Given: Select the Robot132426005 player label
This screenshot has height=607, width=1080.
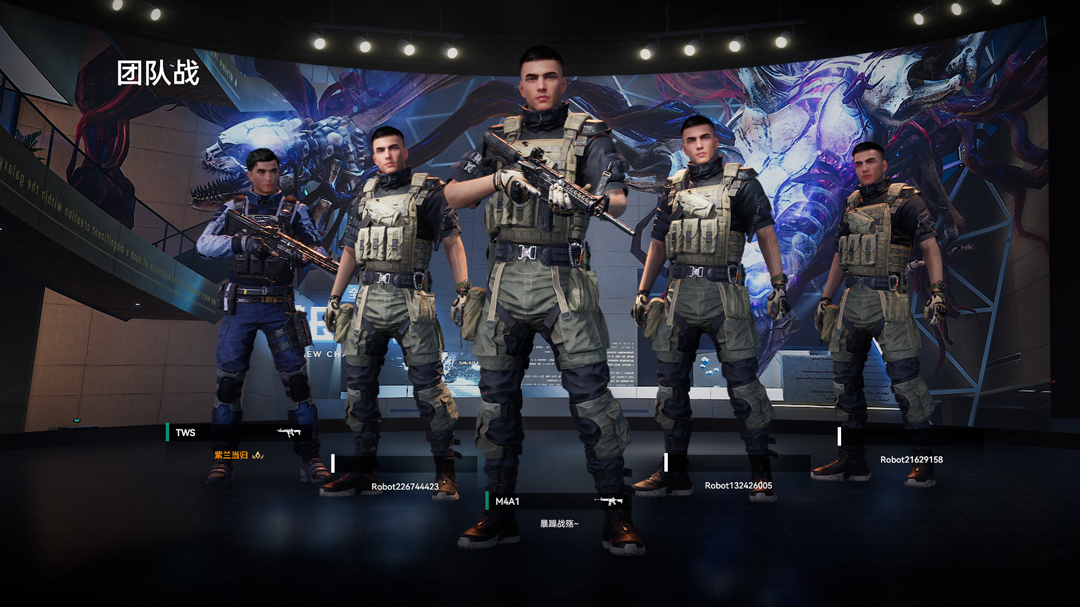Looking at the screenshot, I should pos(738,486).
